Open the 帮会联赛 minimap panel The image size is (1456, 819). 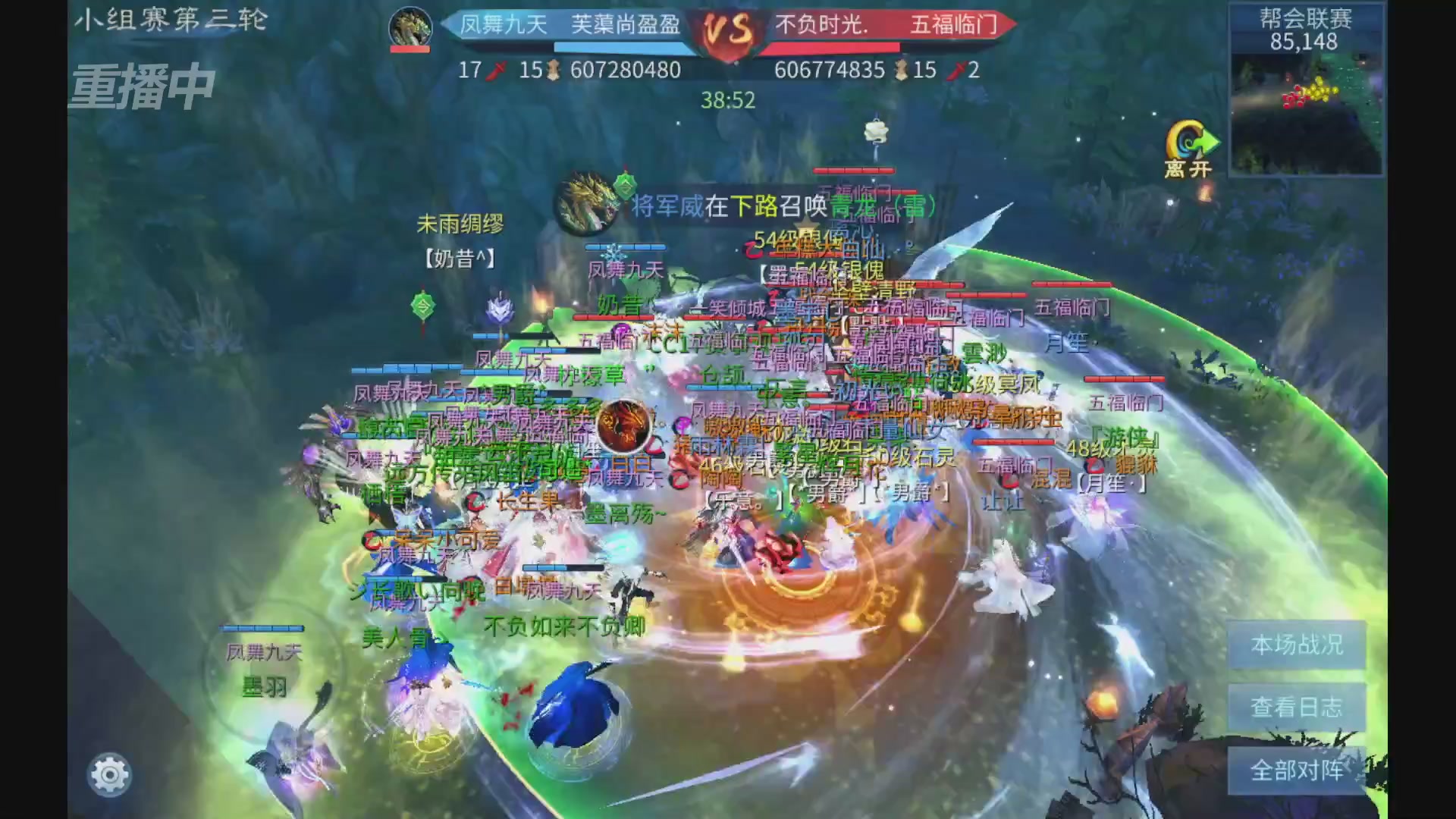[x=1306, y=91]
